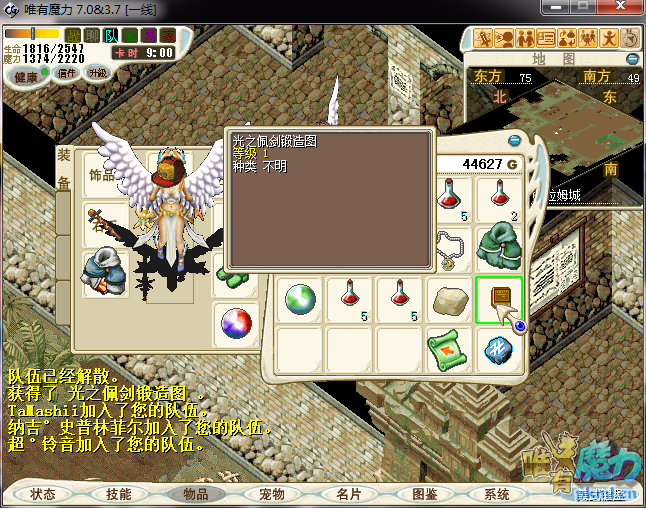Select the silver necklace item slot
The width and height of the screenshot is (646, 508).
tap(450, 247)
